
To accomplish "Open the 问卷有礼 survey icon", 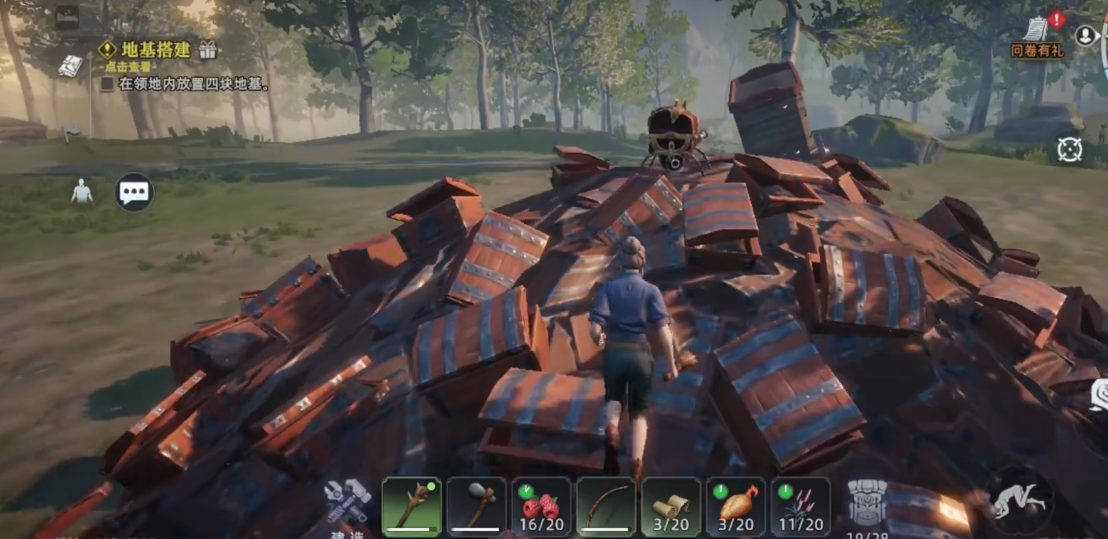I will (1037, 36).
